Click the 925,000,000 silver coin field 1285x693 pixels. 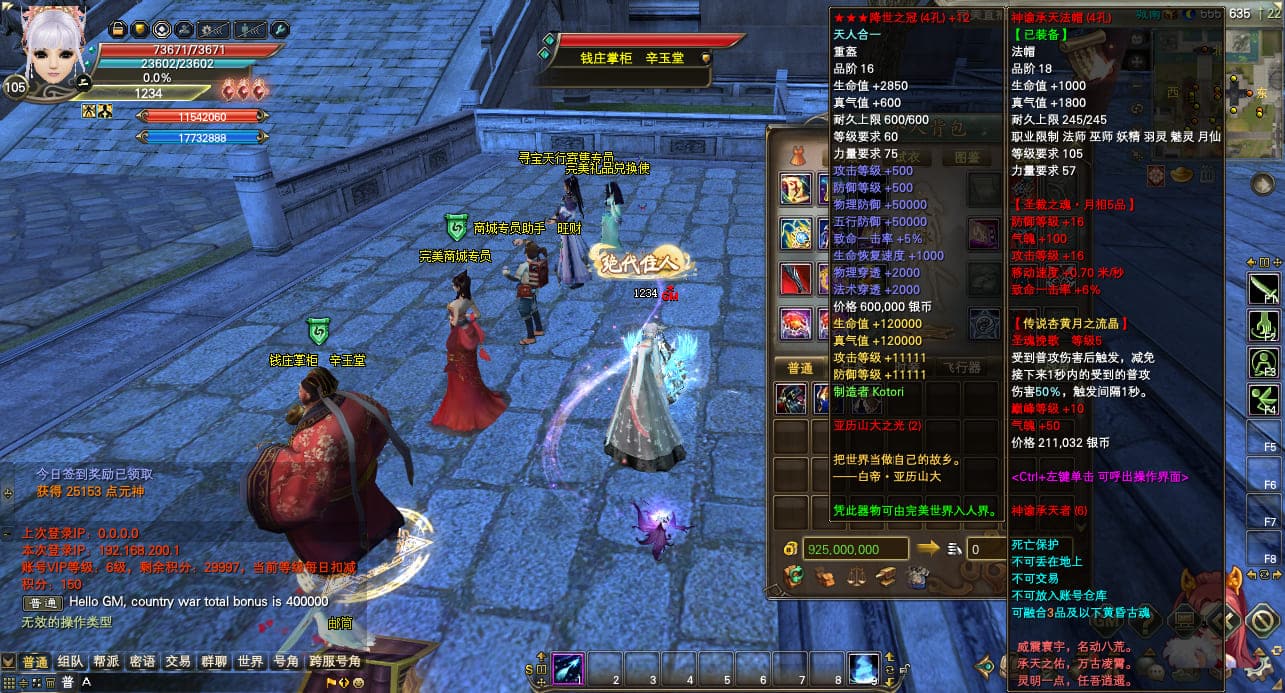click(x=853, y=549)
